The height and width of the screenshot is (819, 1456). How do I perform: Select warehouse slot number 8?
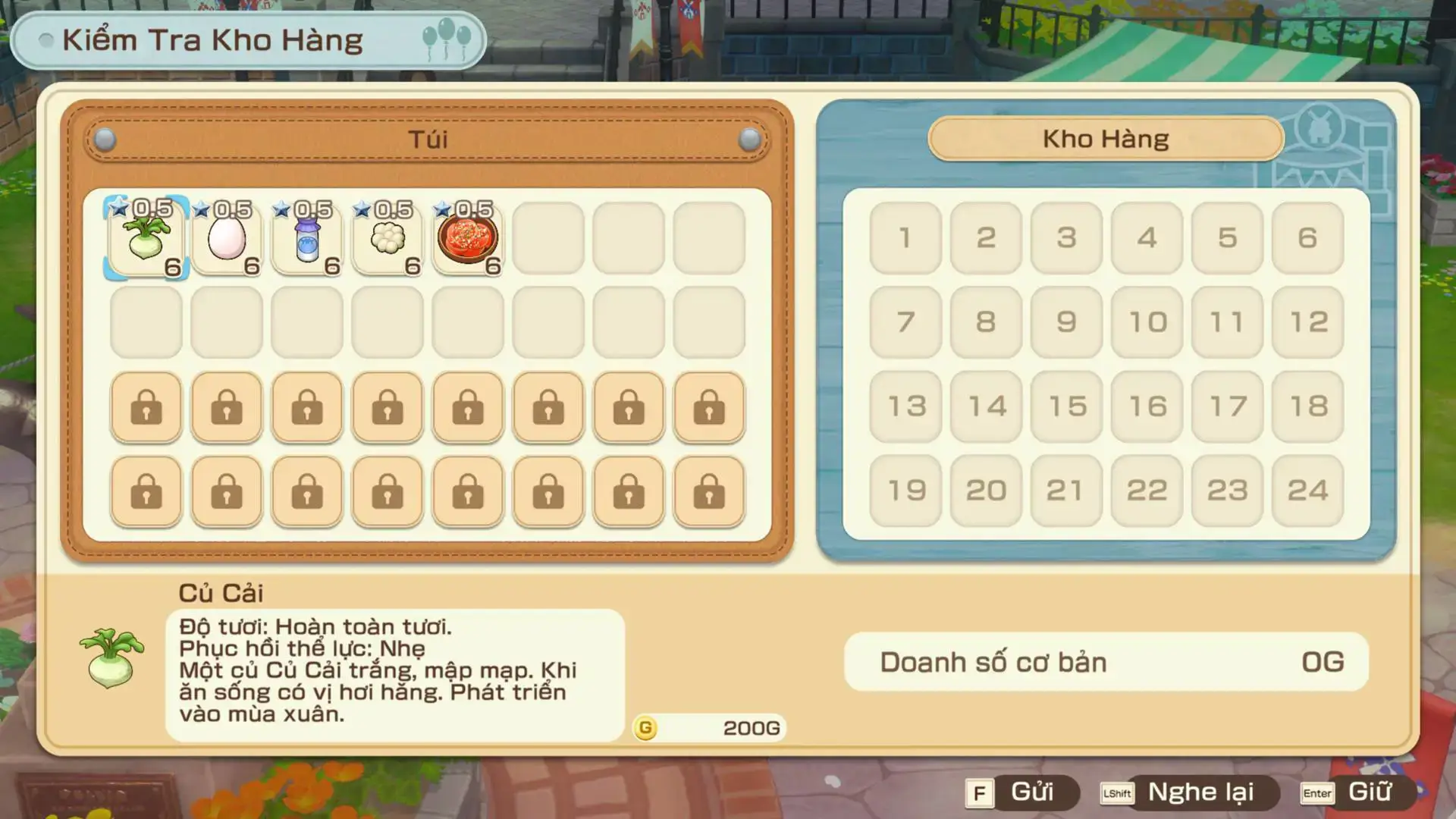(x=986, y=322)
